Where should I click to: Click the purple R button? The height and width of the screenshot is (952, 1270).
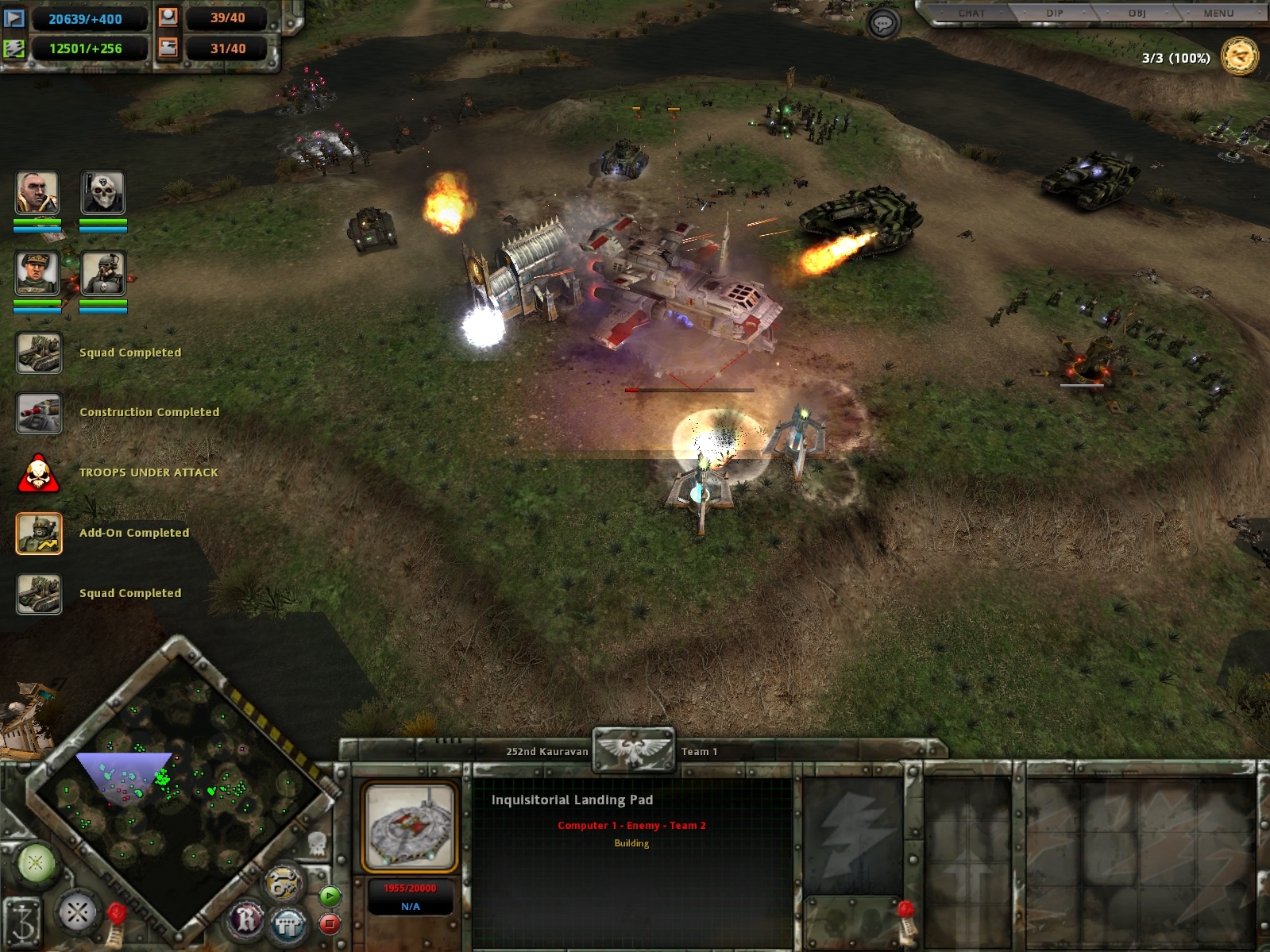point(247,920)
